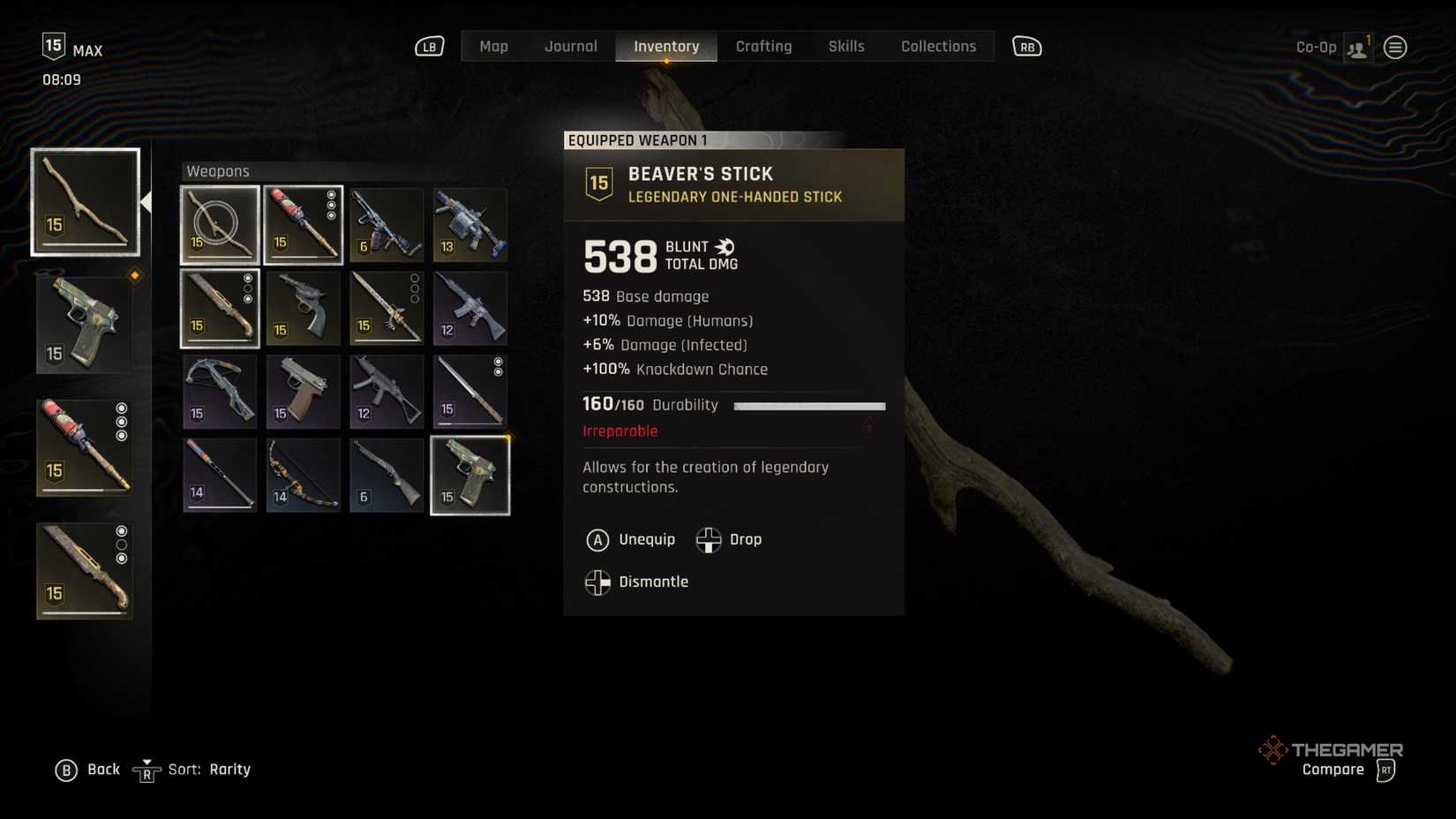Screen dimensions: 1456x819
Task: Open the Collections tab
Action: (x=938, y=47)
